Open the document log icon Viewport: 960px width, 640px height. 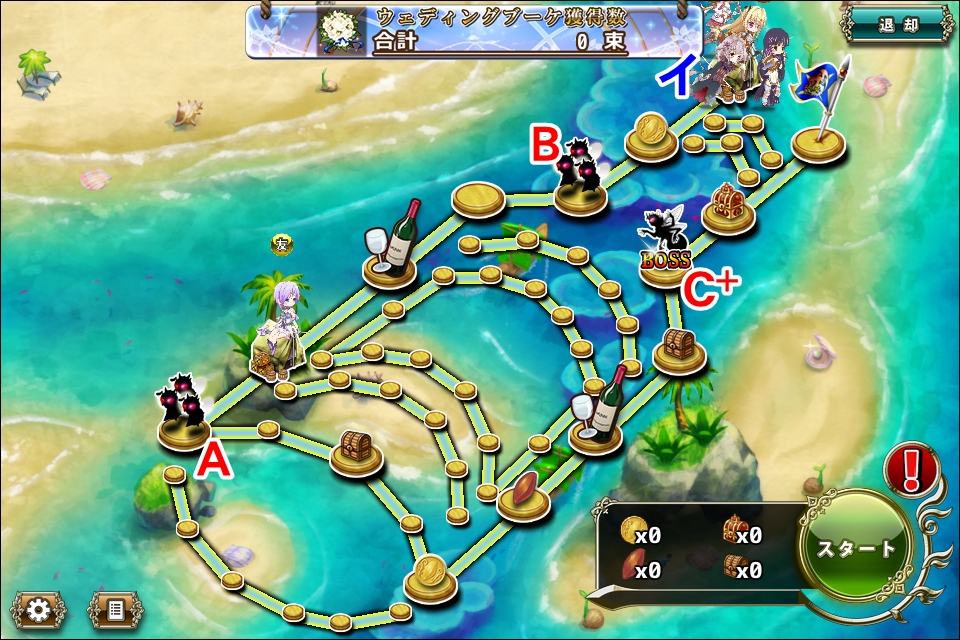(x=115, y=609)
